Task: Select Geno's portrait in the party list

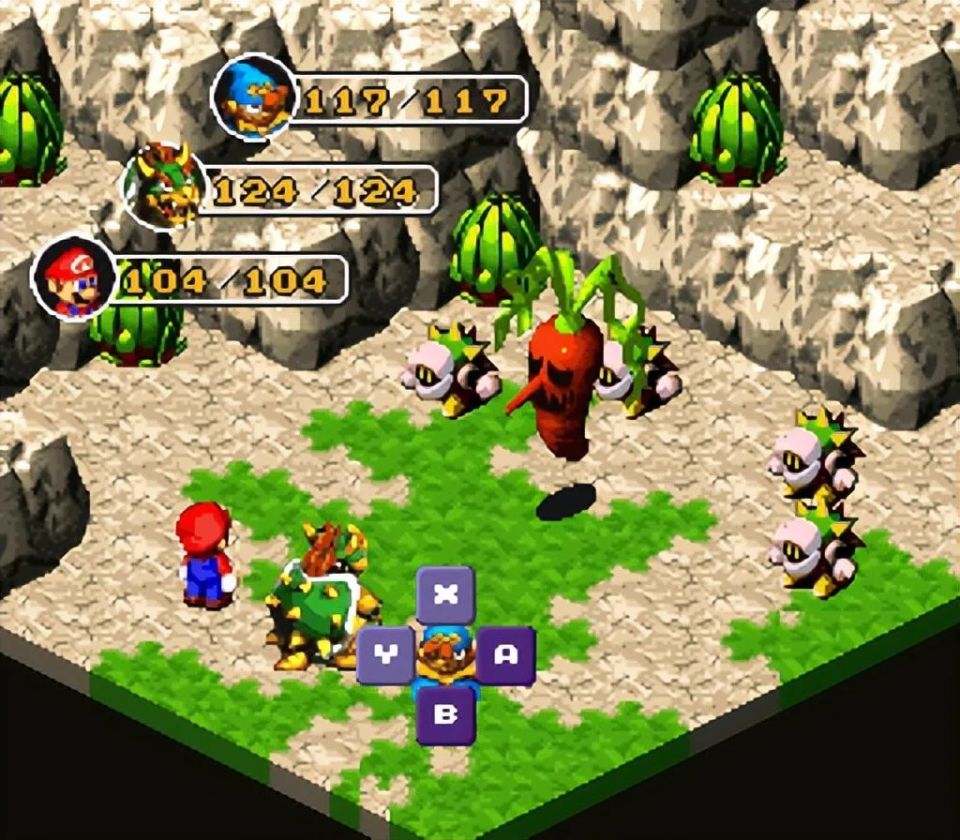Action: (x=255, y=97)
